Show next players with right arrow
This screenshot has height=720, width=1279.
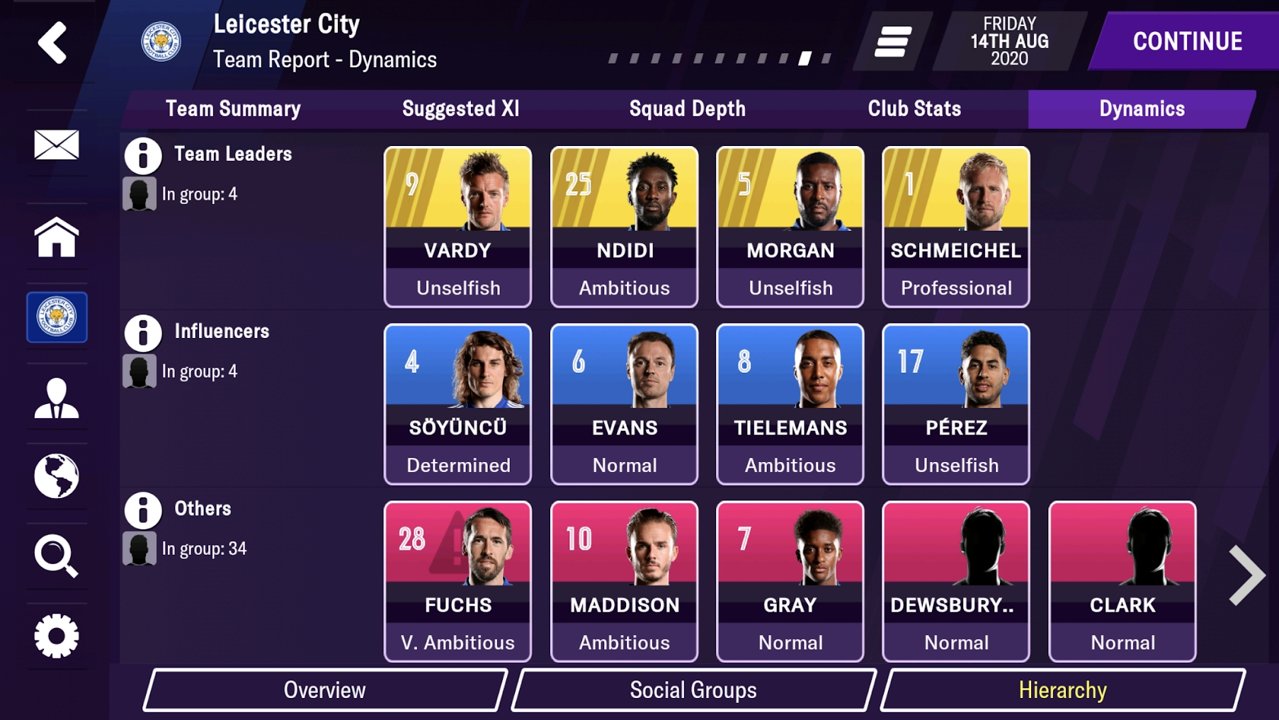1246,576
